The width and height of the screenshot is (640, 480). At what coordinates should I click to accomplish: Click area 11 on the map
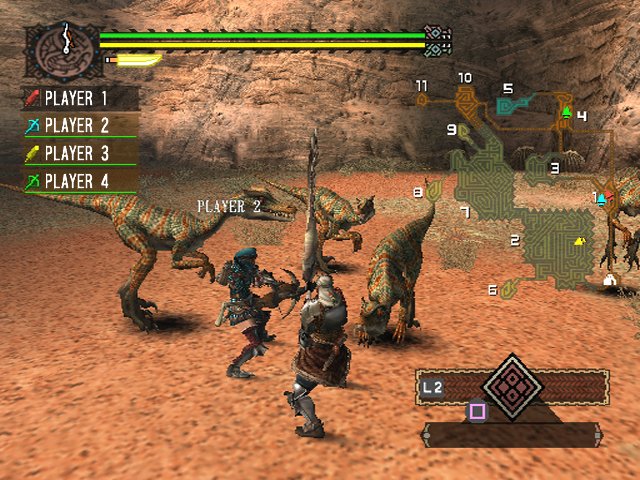421,86
